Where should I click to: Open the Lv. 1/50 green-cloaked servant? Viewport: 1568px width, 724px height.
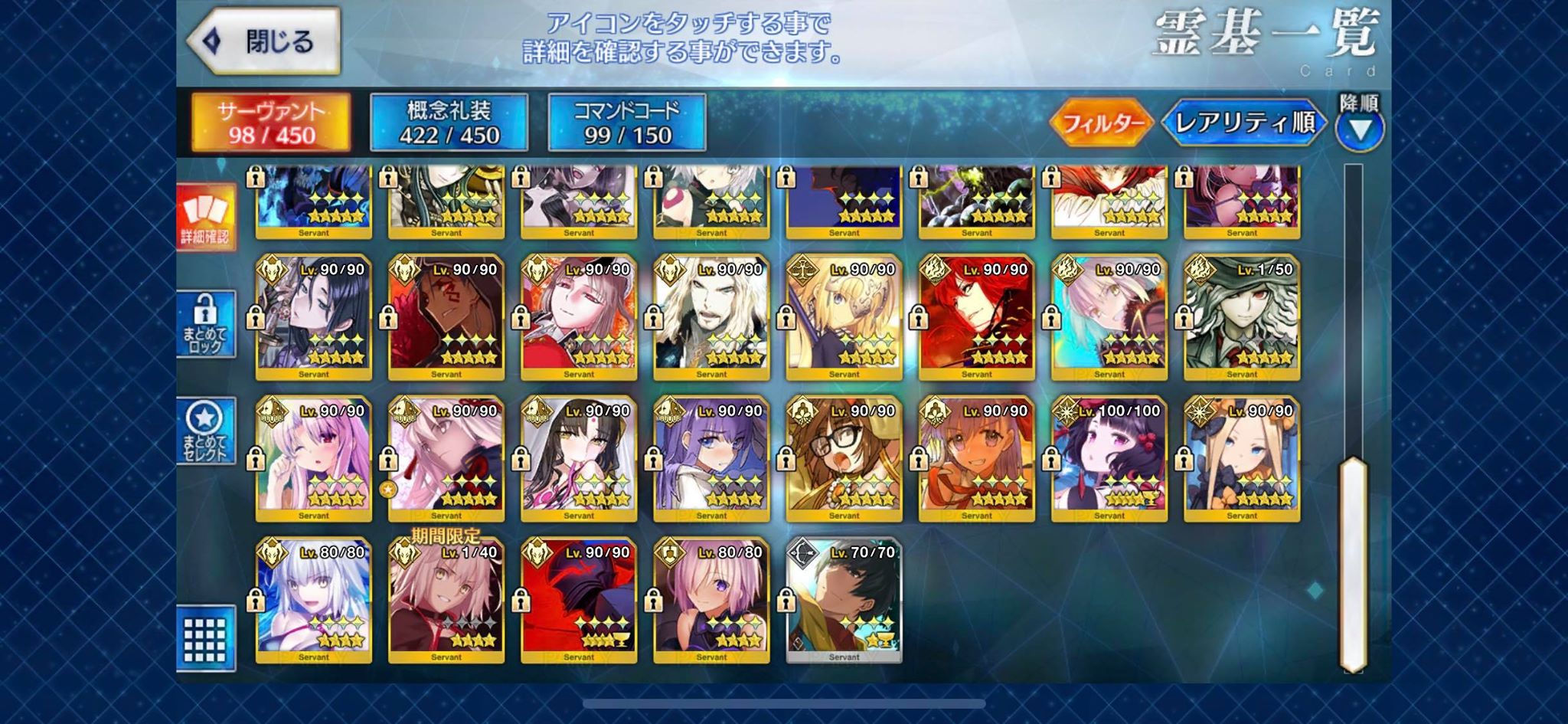point(1242,317)
